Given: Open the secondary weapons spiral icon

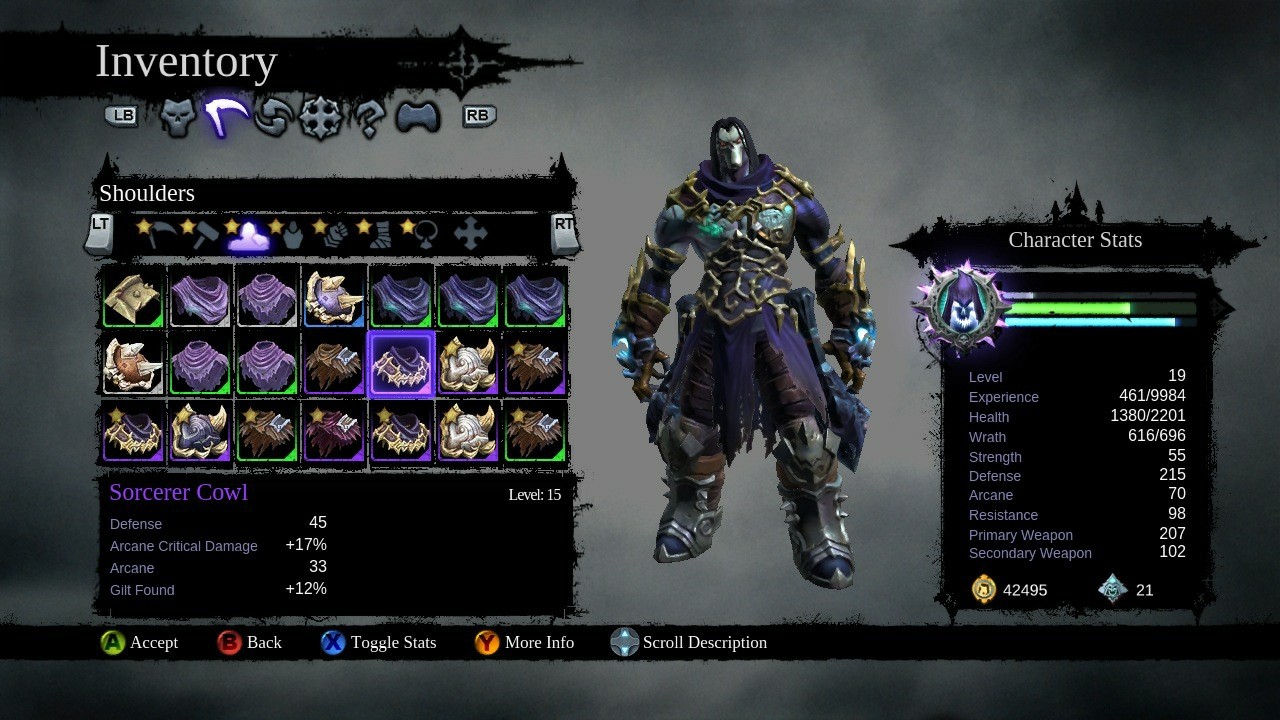Looking at the screenshot, I should [270, 116].
